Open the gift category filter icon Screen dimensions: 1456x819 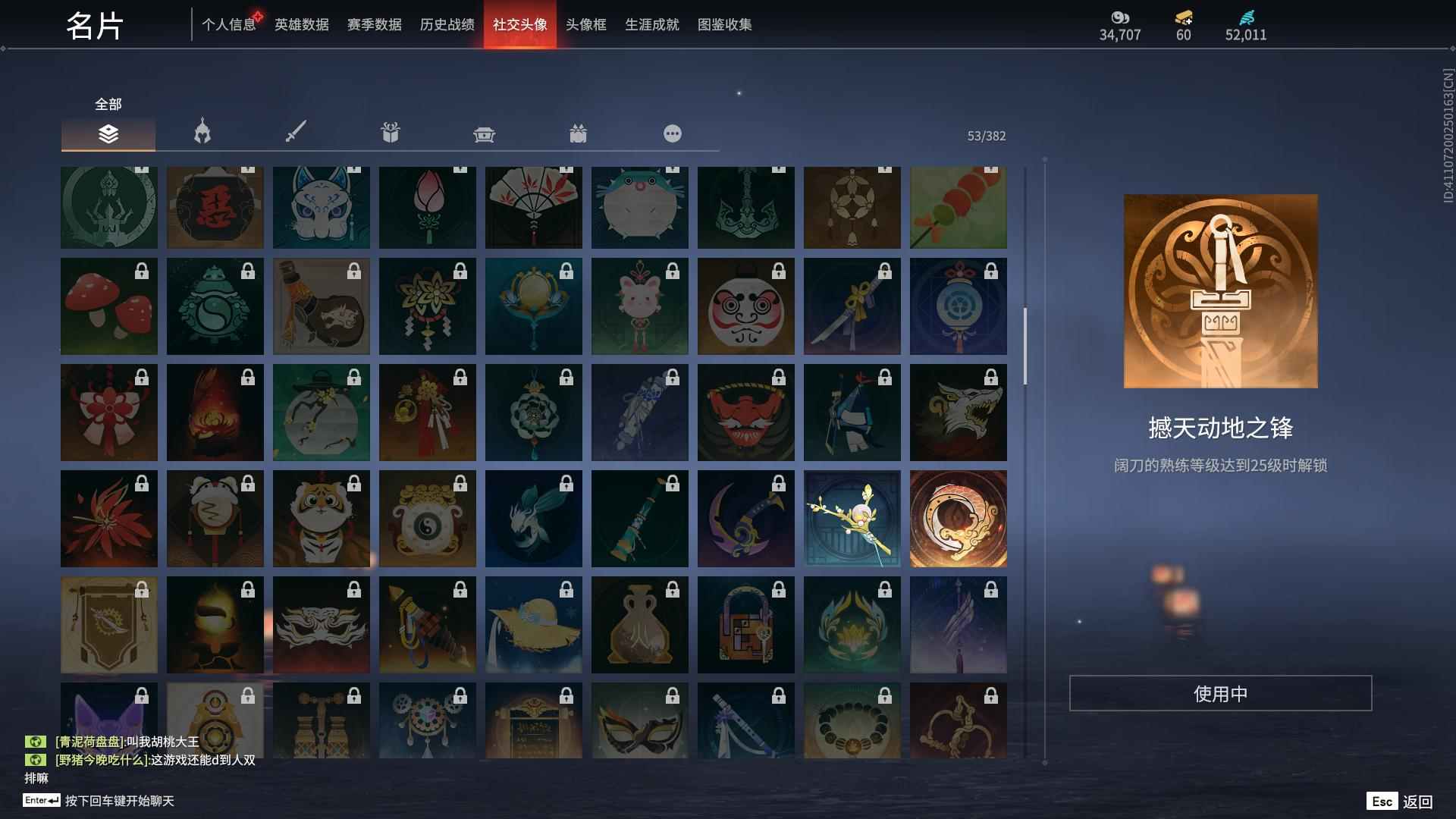tap(389, 132)
